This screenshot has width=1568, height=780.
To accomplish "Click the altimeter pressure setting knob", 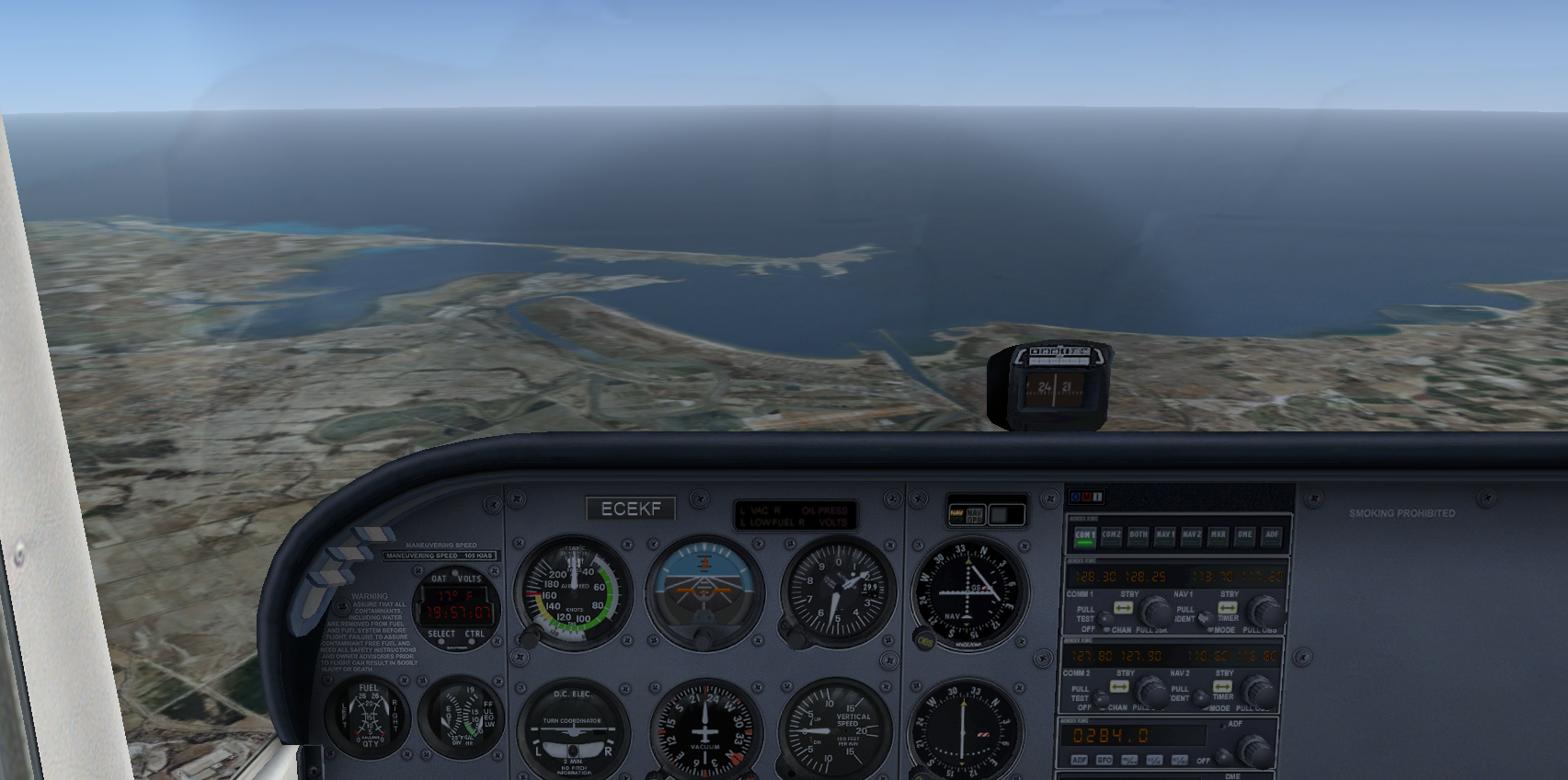I will (x=789, y=628).
